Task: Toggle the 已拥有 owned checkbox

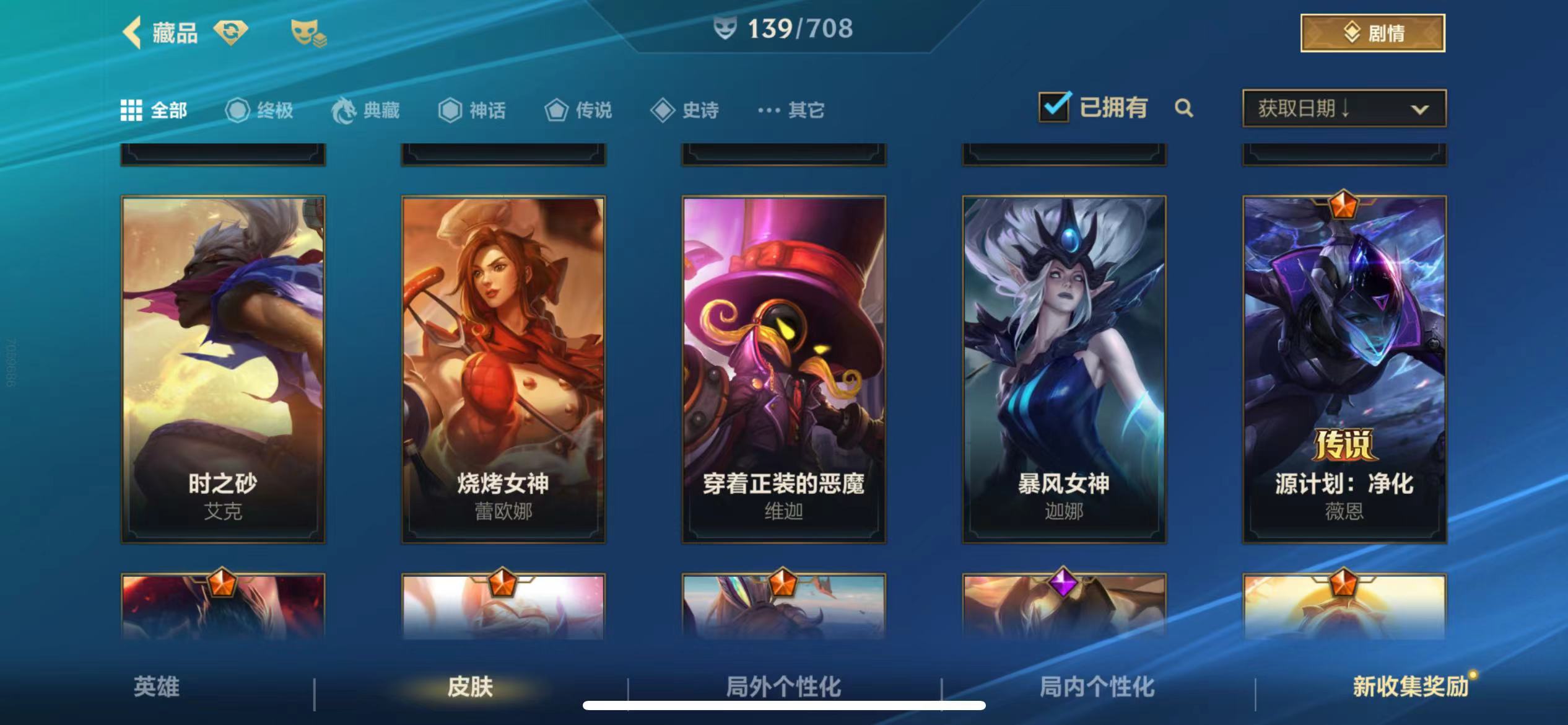Action: pos(1055,108)
